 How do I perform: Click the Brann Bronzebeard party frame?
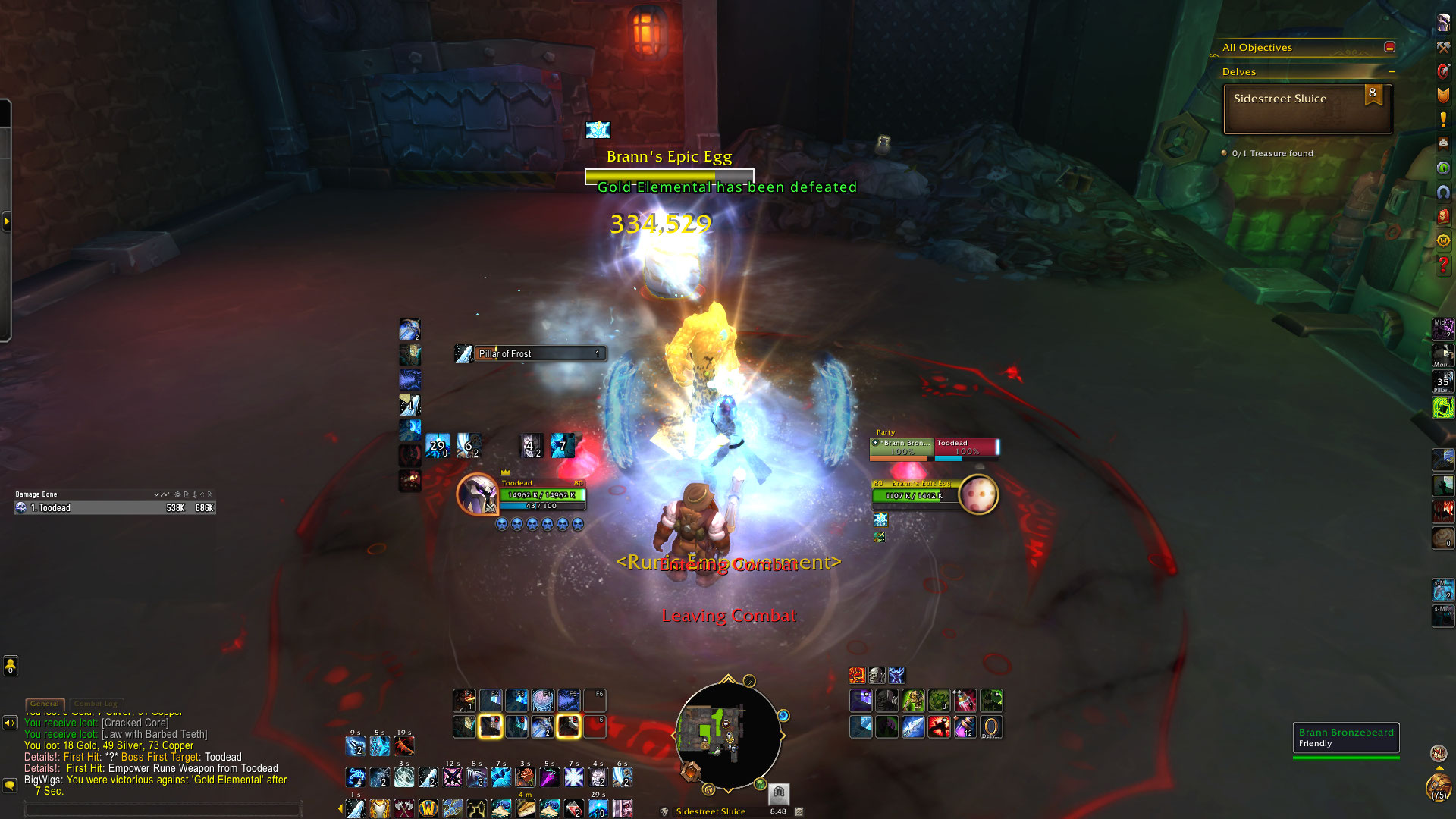click(901, 447)
